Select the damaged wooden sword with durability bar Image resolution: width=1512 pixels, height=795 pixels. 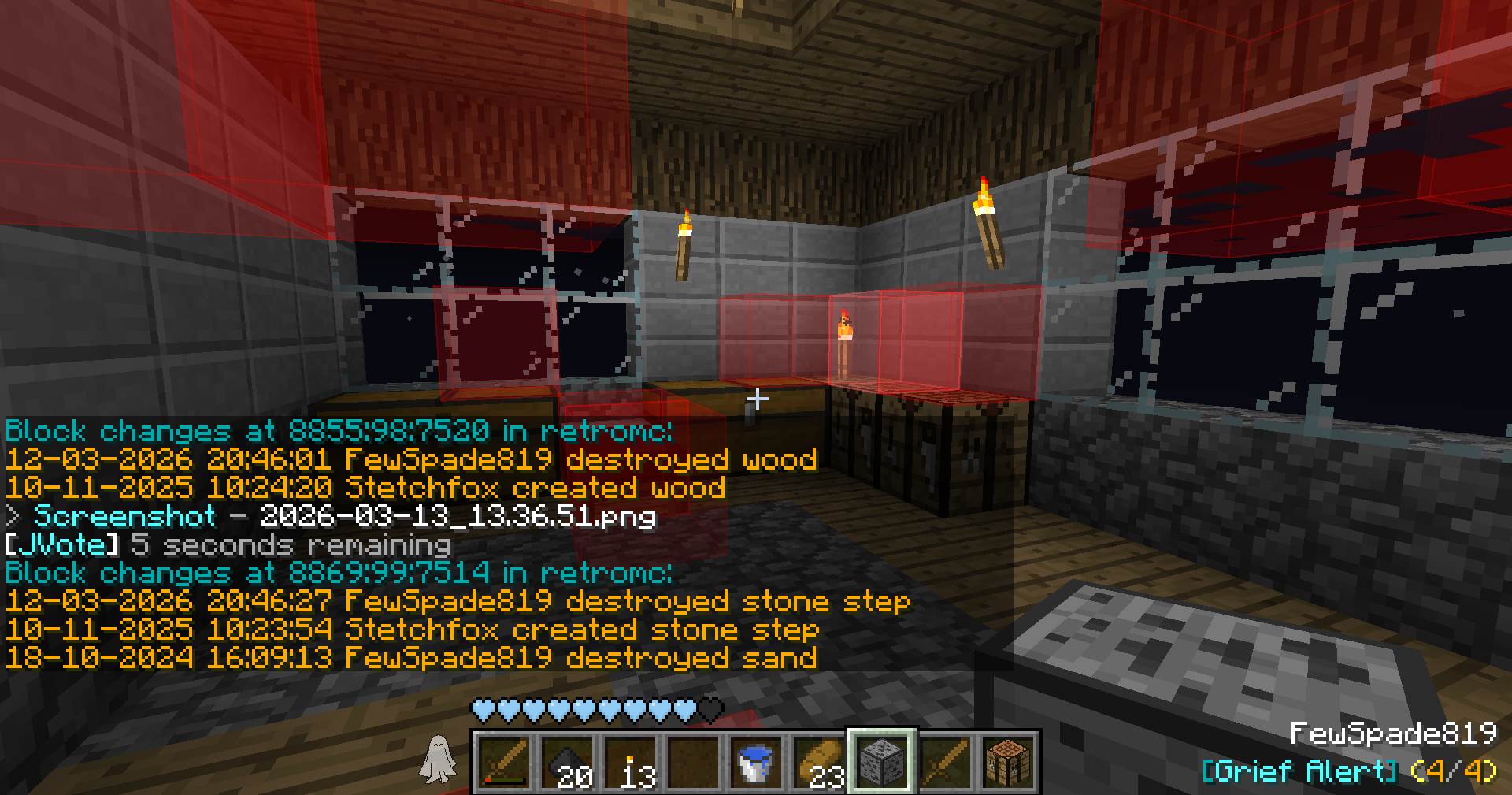504,762
